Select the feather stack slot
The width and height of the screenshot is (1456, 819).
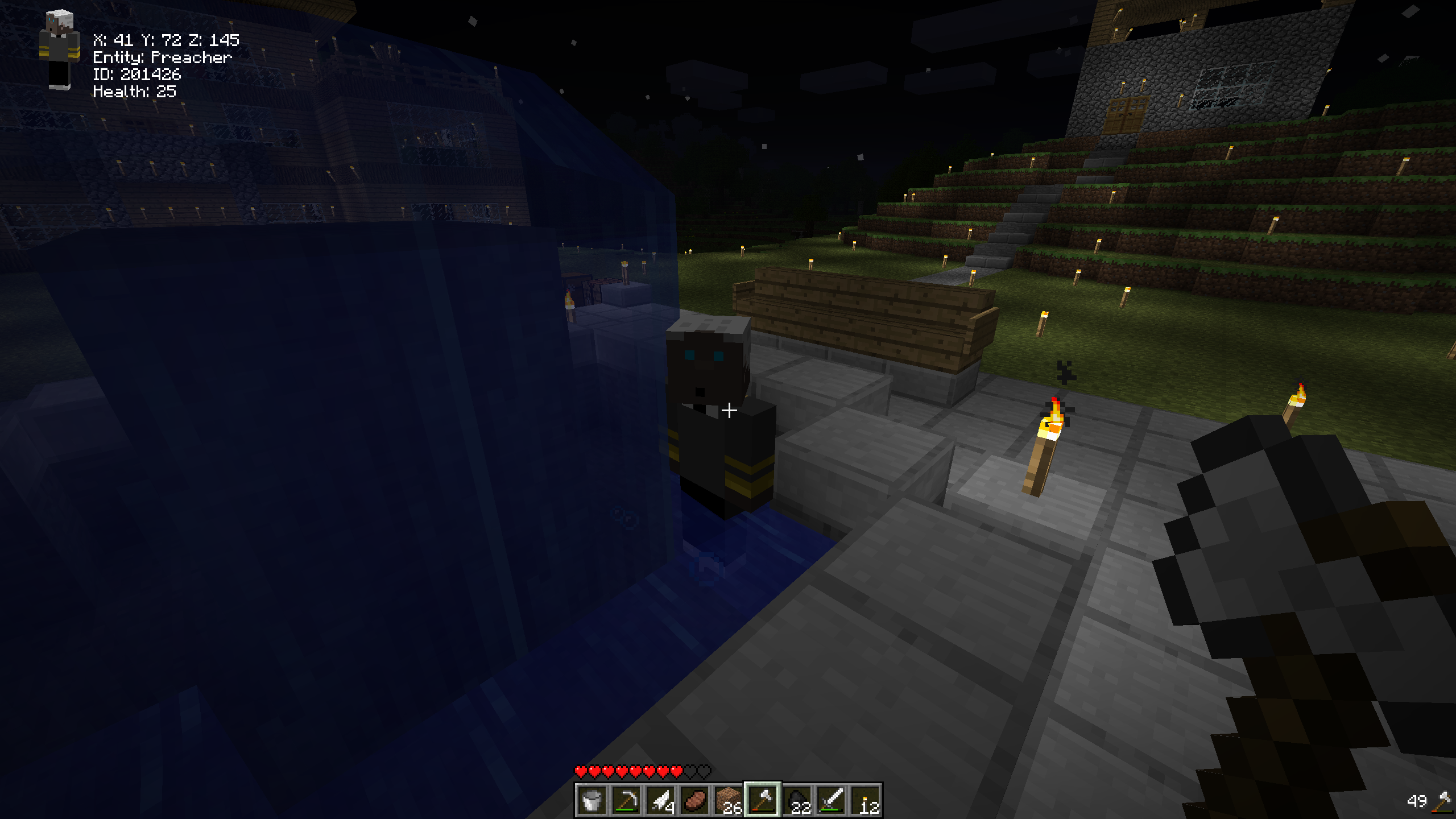click(660, 800)
